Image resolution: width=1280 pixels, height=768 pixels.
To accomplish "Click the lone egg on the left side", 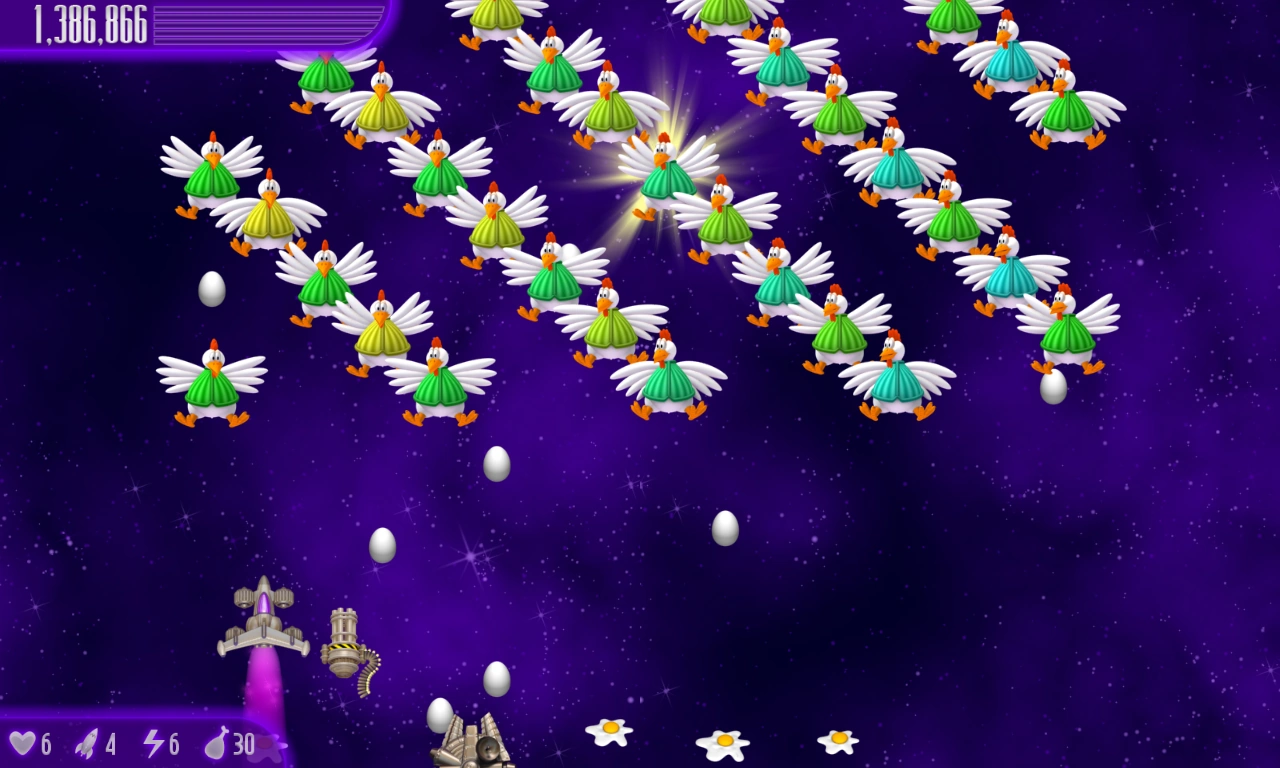I will [211, 288].
